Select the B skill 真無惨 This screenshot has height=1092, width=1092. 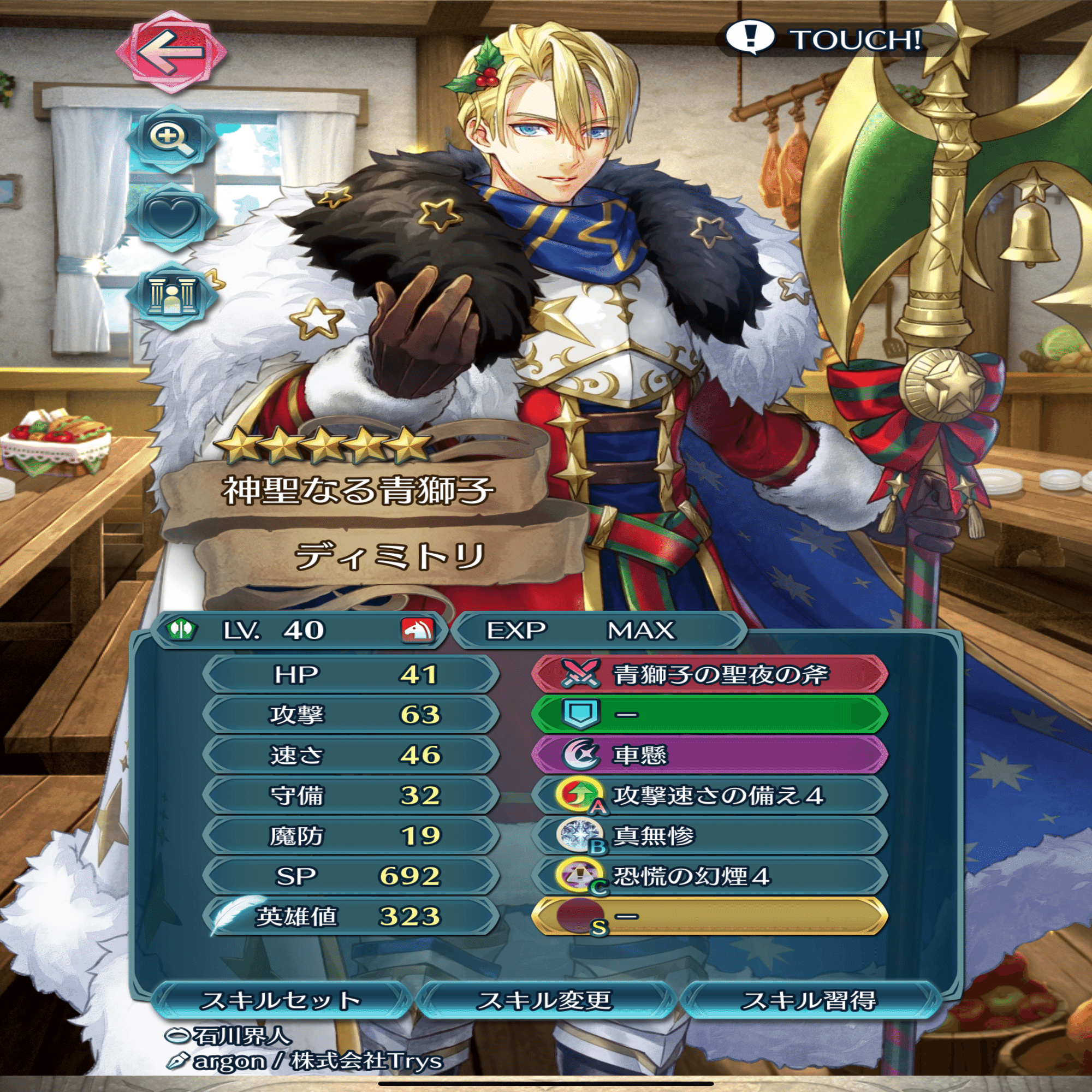pyautogui.click(x=709, y=835)
